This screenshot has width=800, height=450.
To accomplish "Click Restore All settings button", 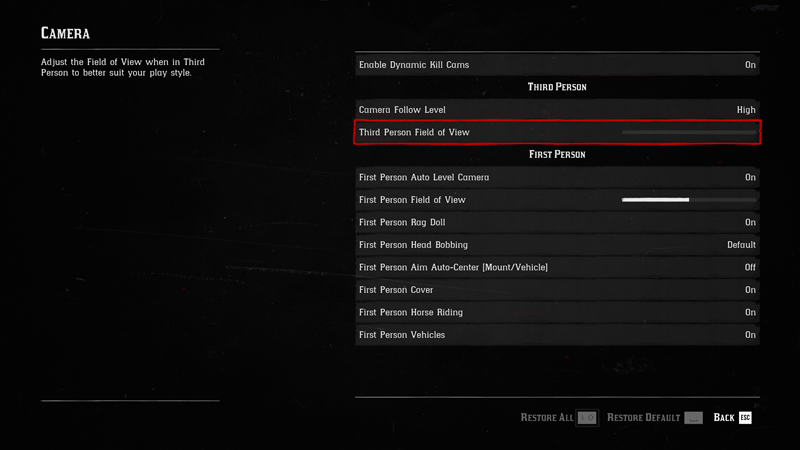I will tap(558, 417).
